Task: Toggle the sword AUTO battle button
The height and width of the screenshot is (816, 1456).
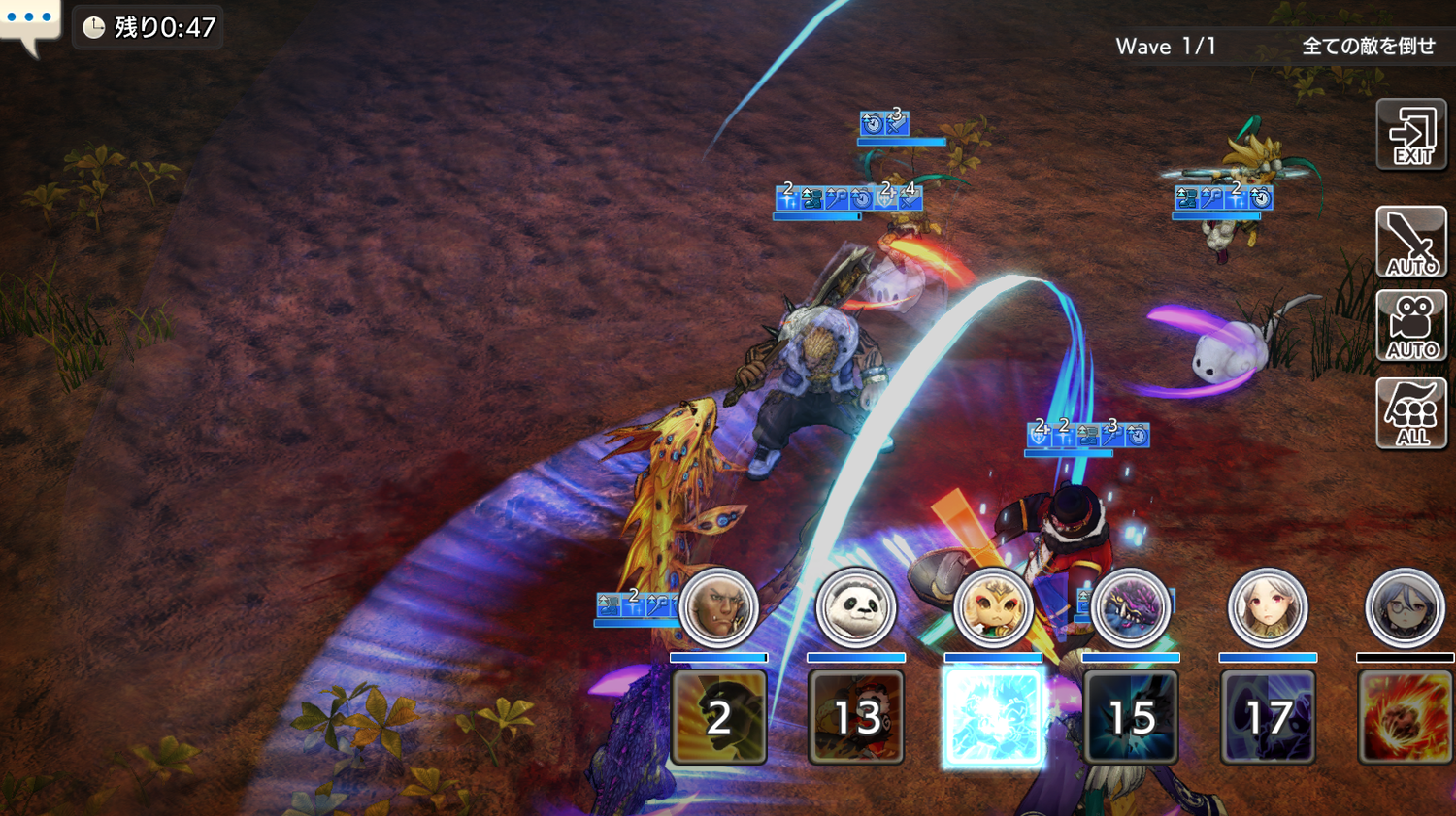Action: [x=1411, y=242]
